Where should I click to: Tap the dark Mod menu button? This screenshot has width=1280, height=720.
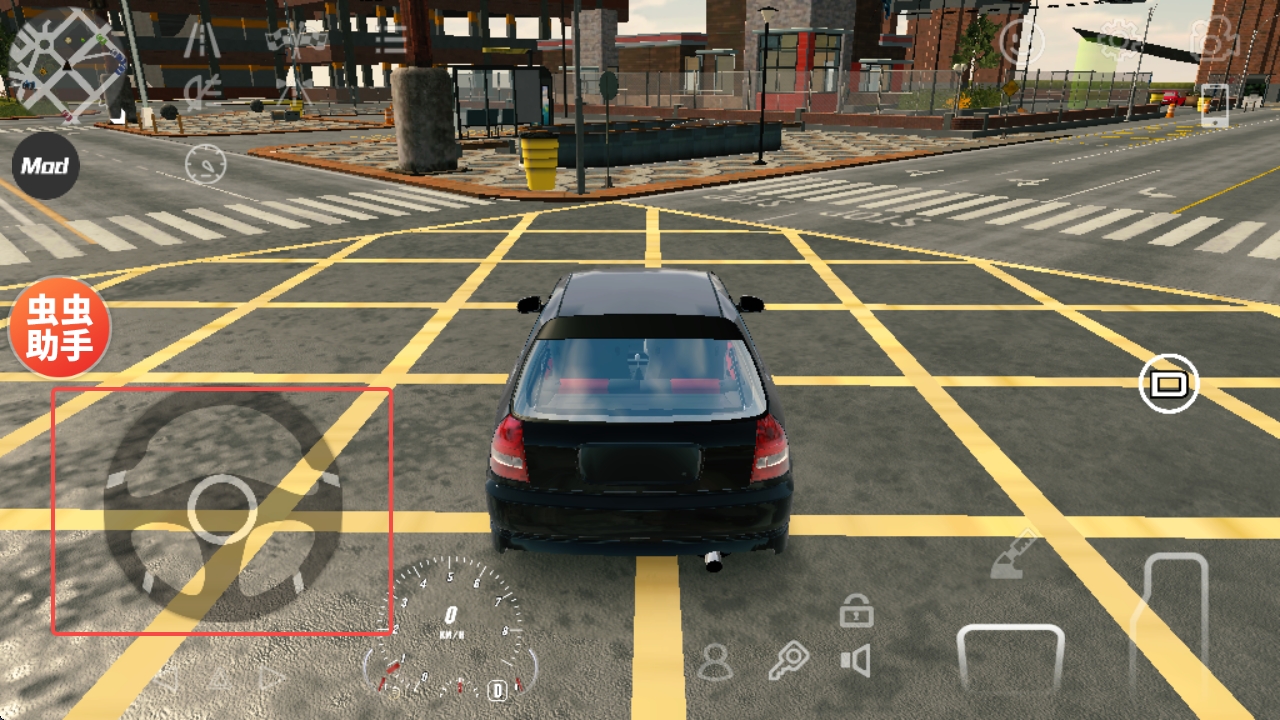pyautogui.click(x=45, y=166)
